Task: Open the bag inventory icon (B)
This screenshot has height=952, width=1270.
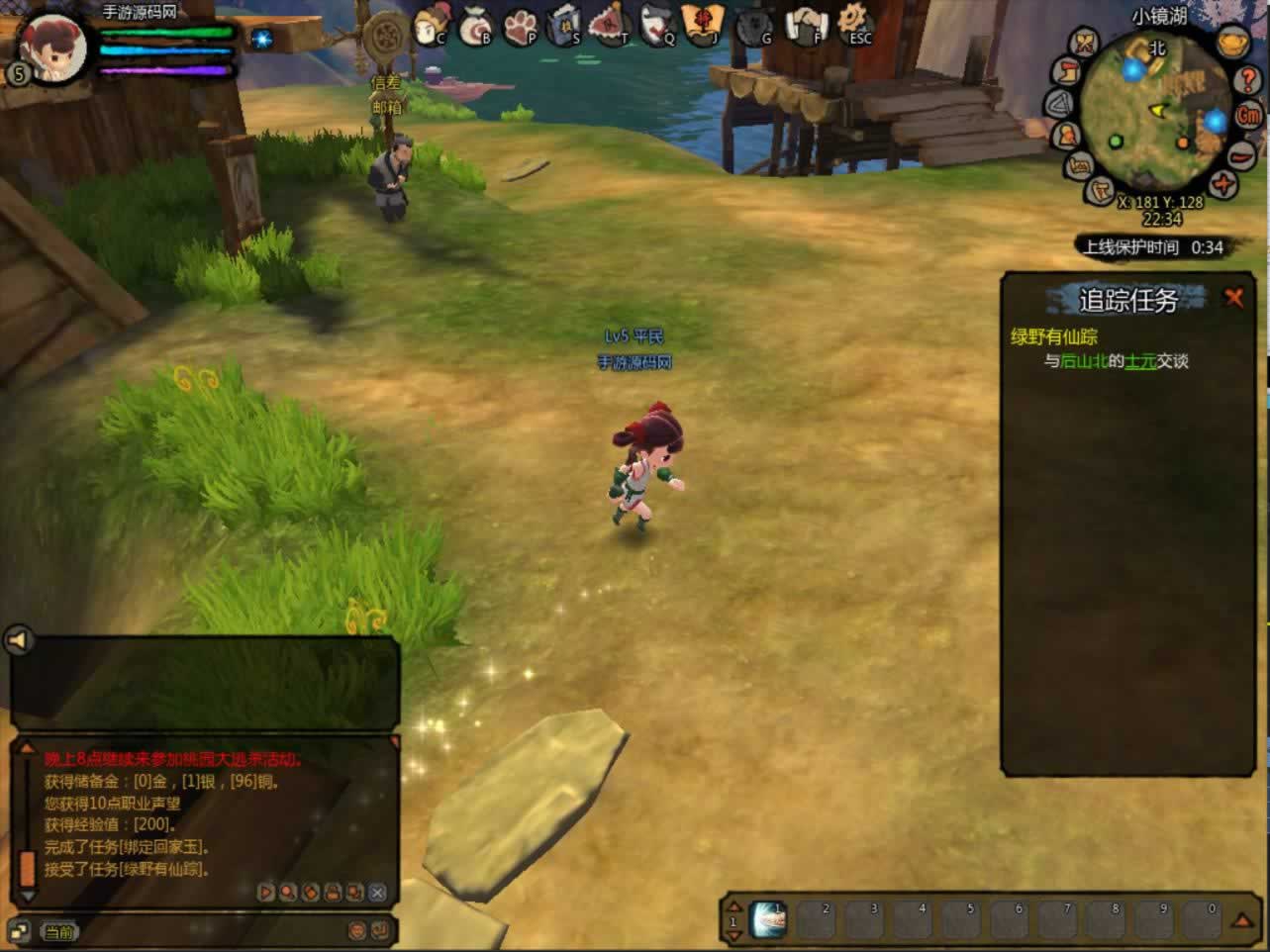Action: 476,27
